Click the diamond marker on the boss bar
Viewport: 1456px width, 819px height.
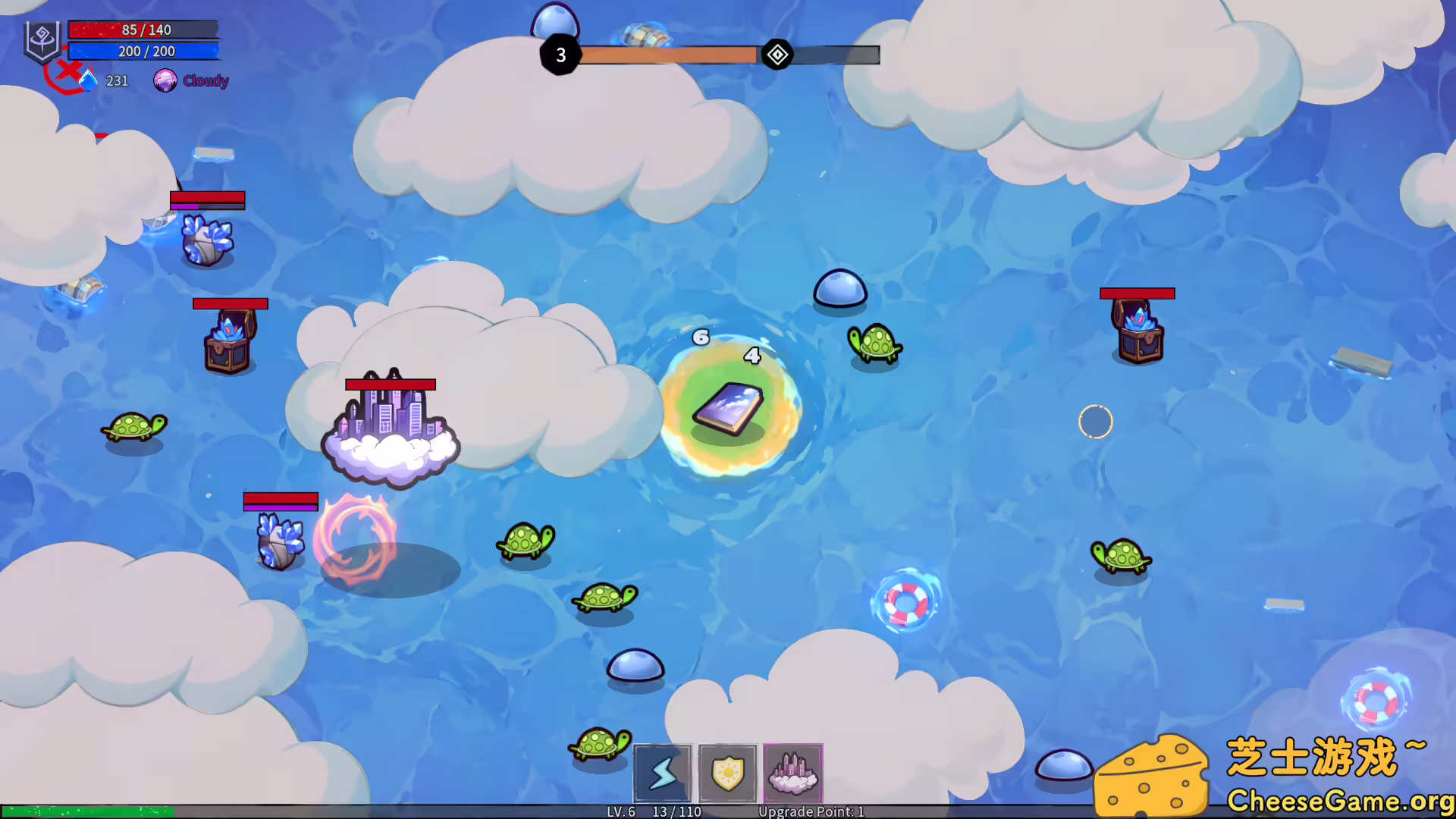point(777,55)
